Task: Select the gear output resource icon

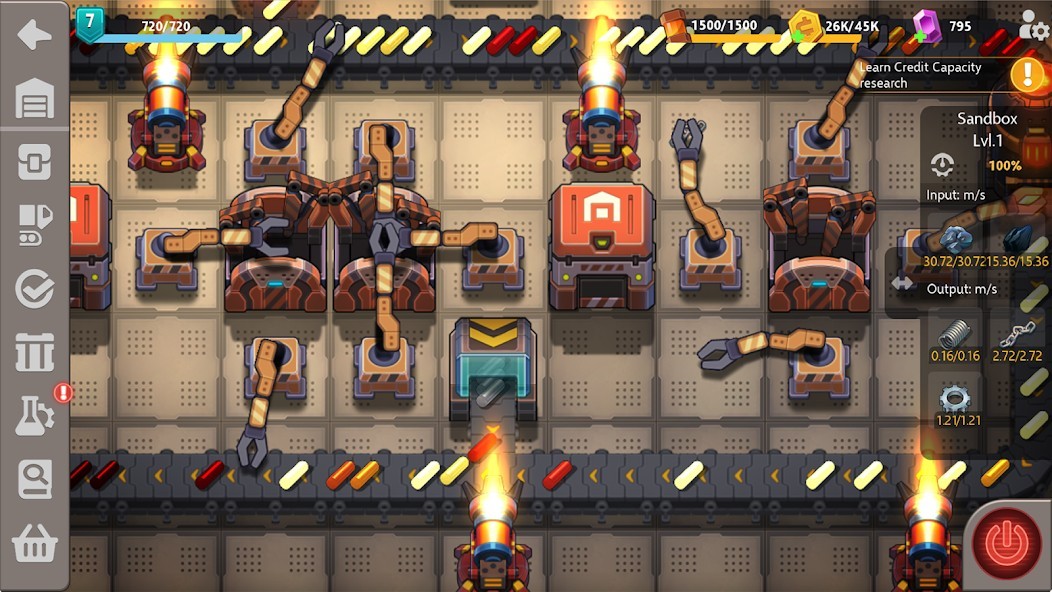Action: coord(954,399)
